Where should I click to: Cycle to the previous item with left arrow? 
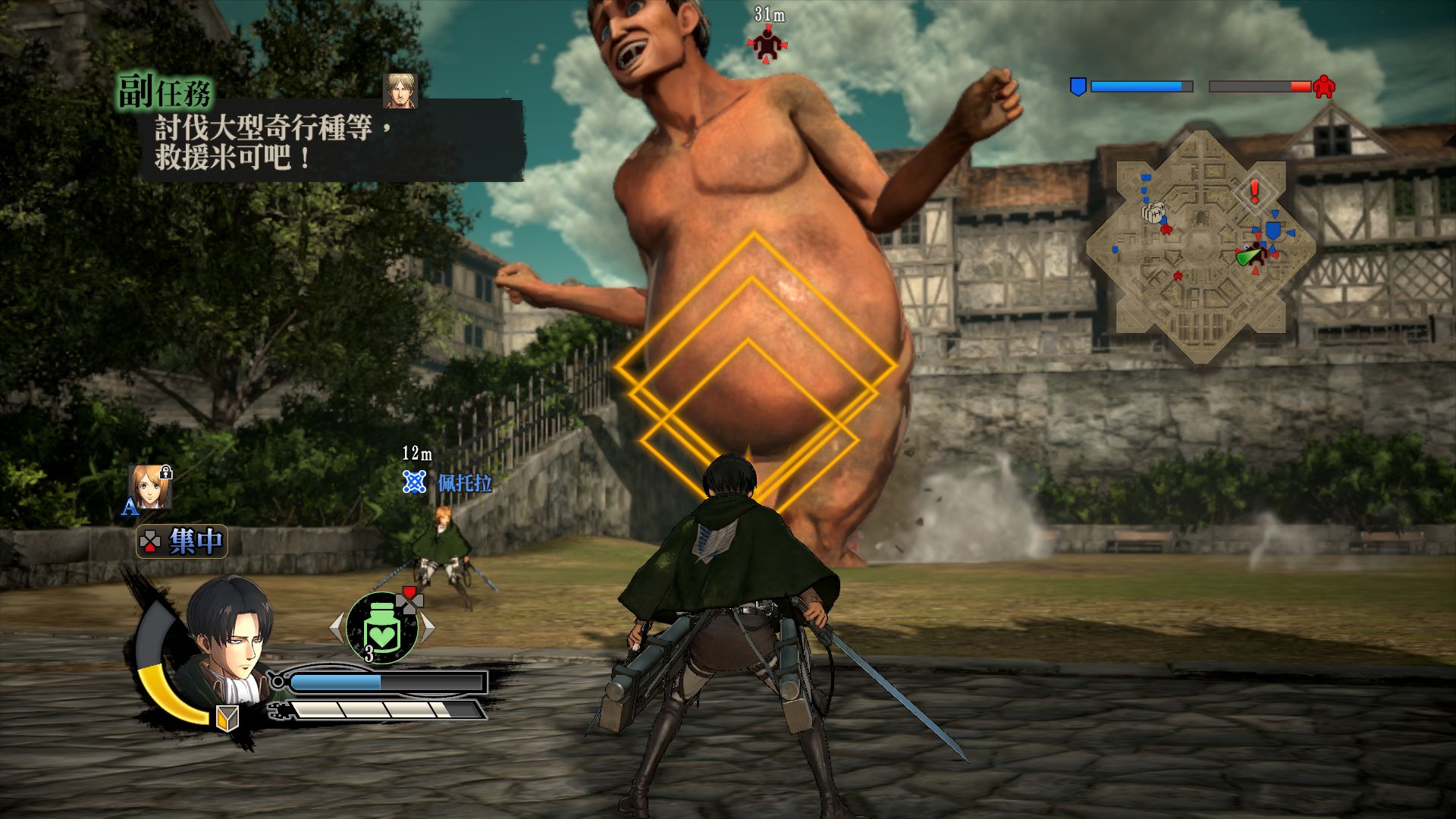337,628
